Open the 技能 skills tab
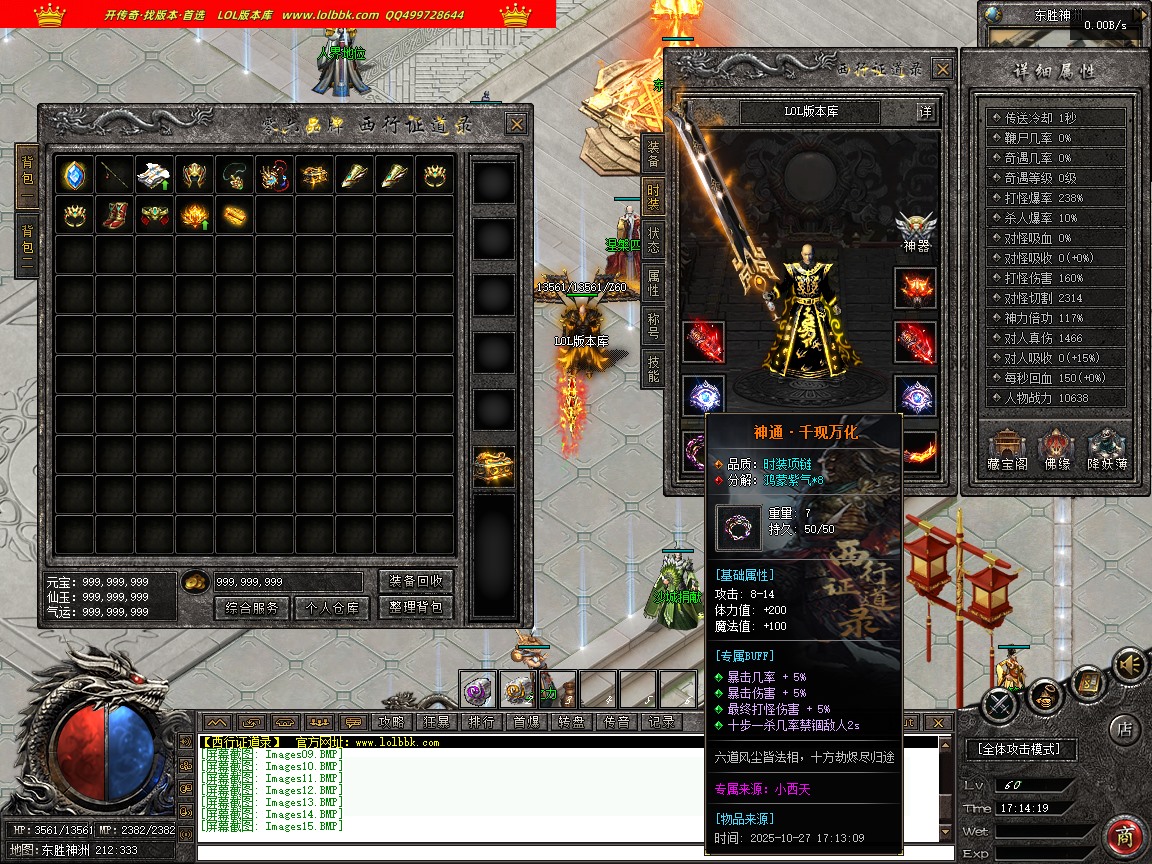Image resolution: width=1152 pixels, height=864 pixels. point(653,368)
